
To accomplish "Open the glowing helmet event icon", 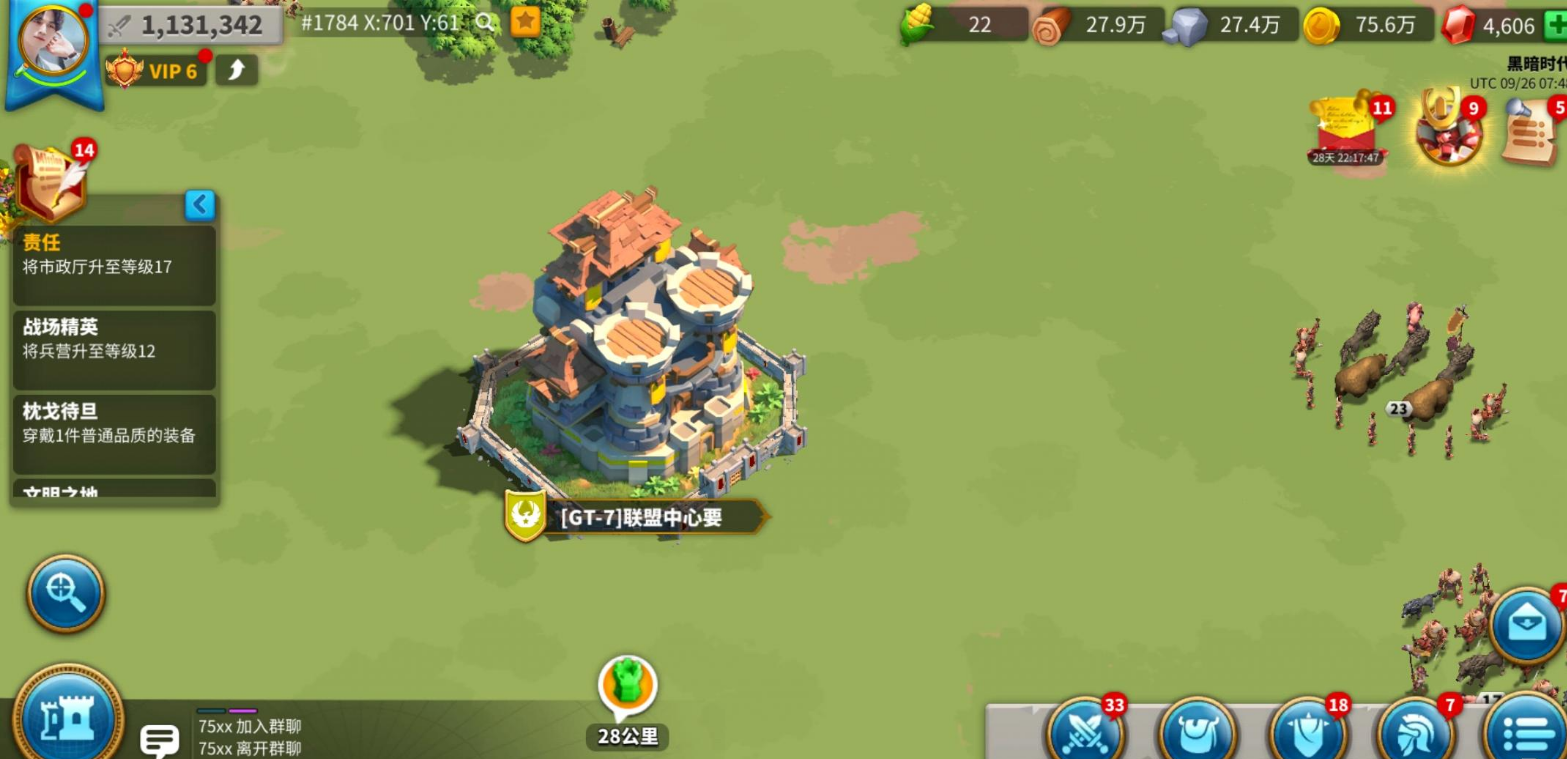I will coord(1446,129).
